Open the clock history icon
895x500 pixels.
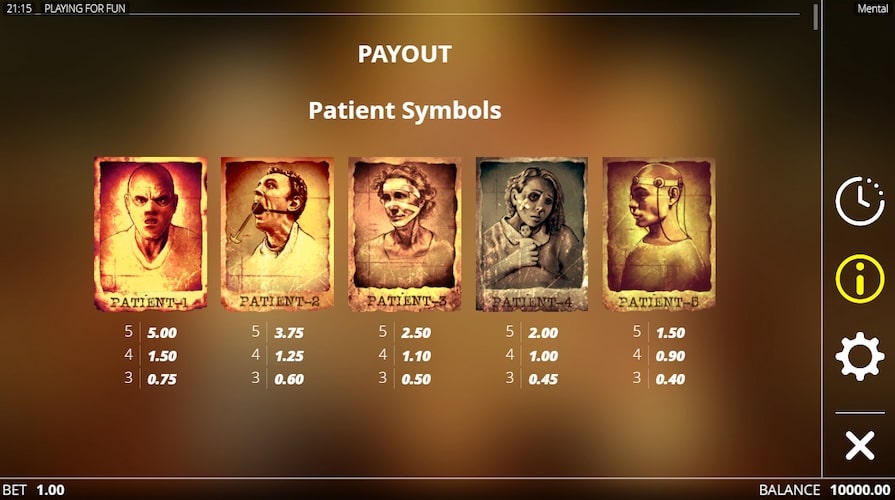coord(859,201)
